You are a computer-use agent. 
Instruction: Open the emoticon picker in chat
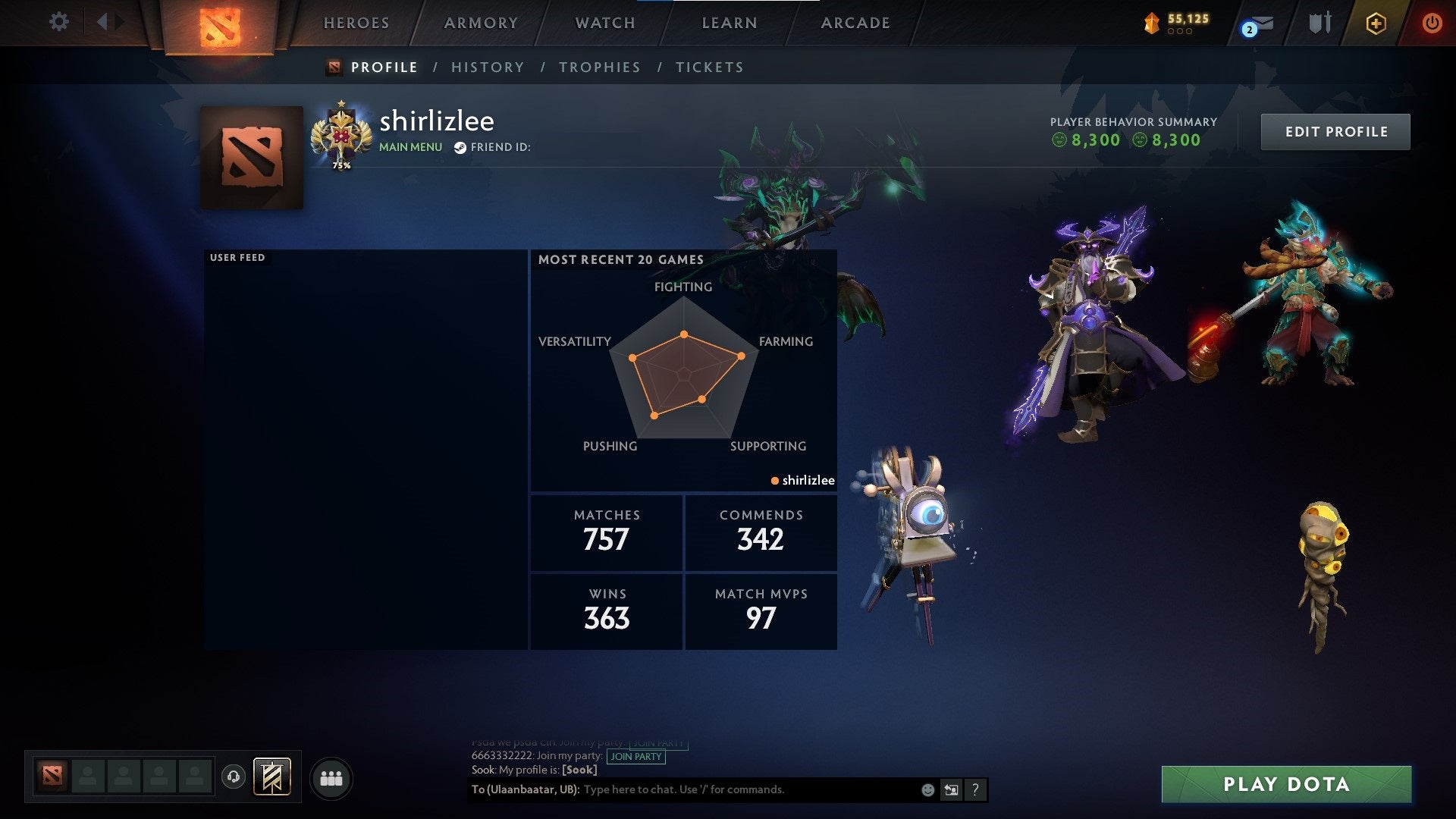[x=927, y=789]
